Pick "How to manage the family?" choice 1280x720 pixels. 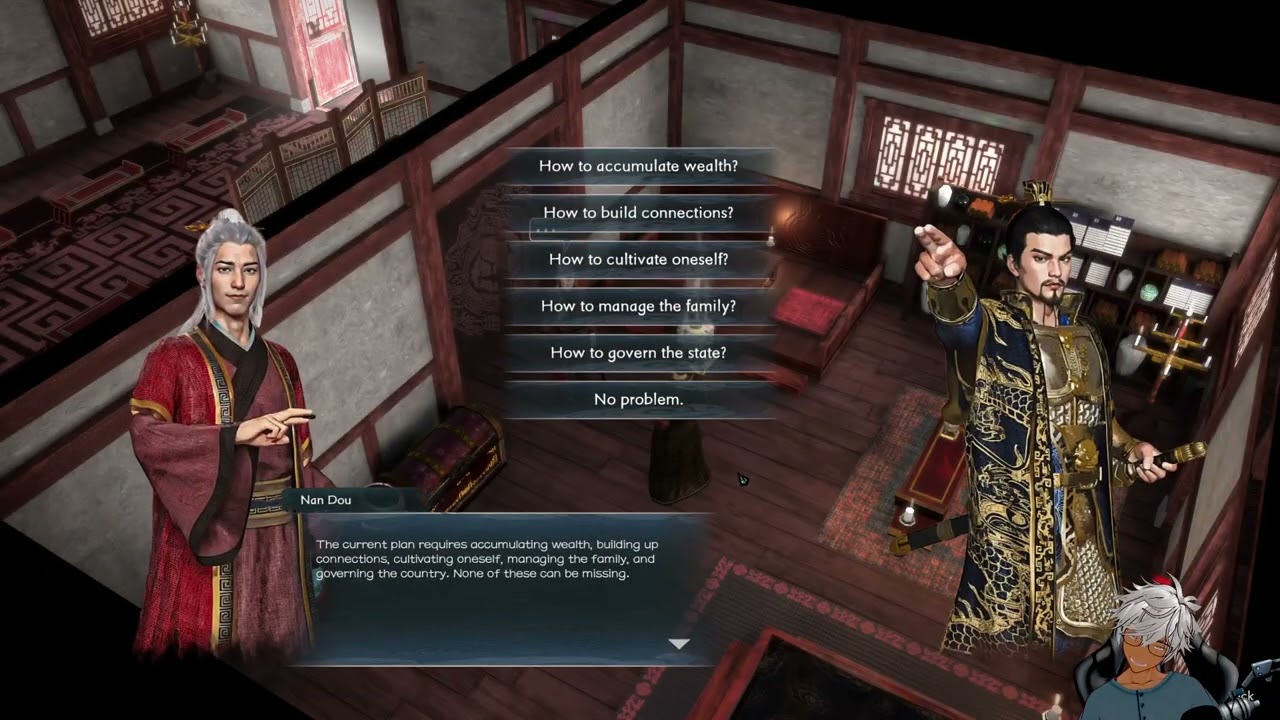639,306
